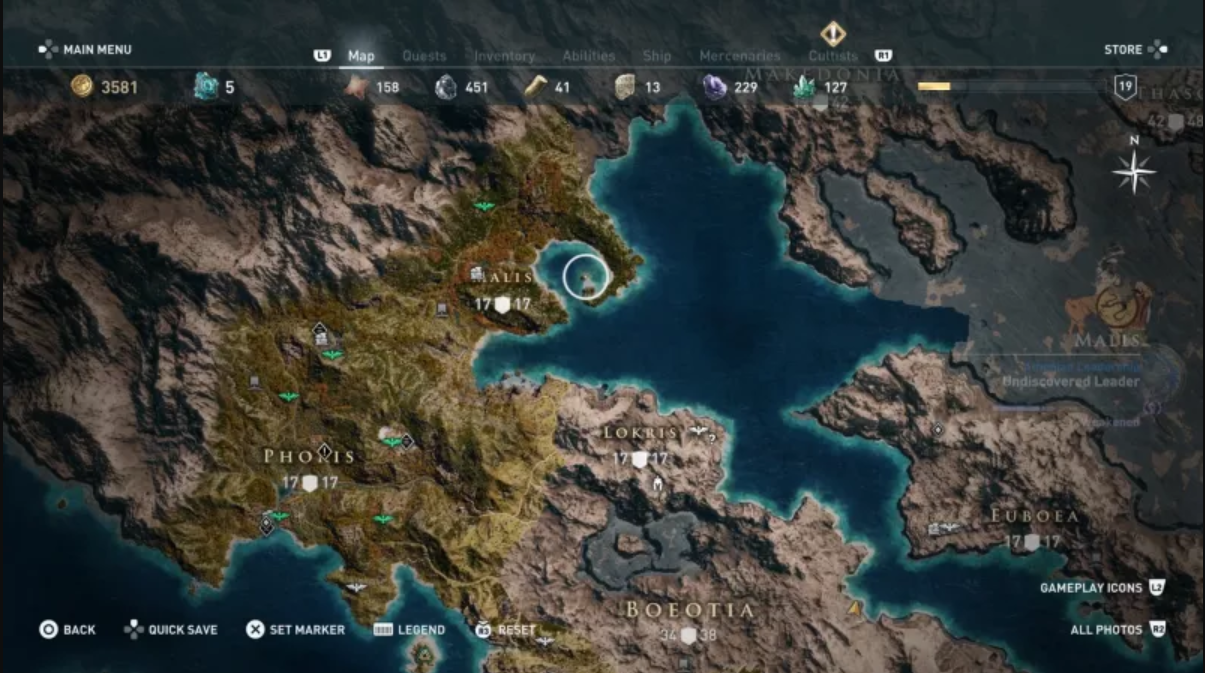Image resolution: width=1205 pixels, height=673 pixels.
Task: Open the Main Menu
Action: (86, 49)
